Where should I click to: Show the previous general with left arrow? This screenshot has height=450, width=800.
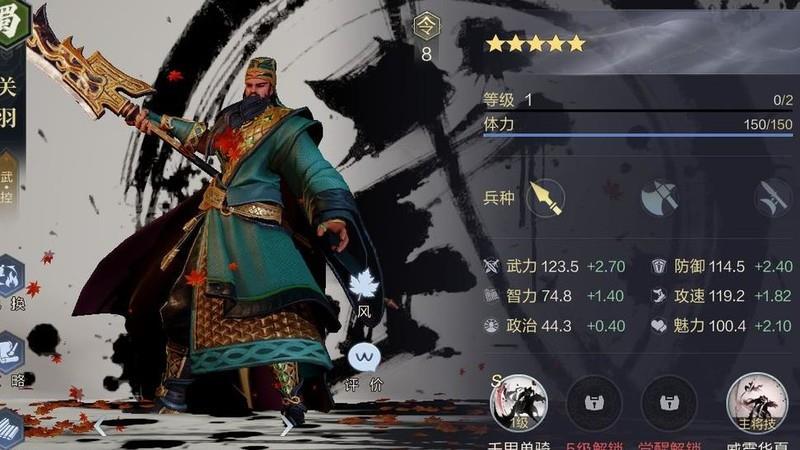click(100, 427)
